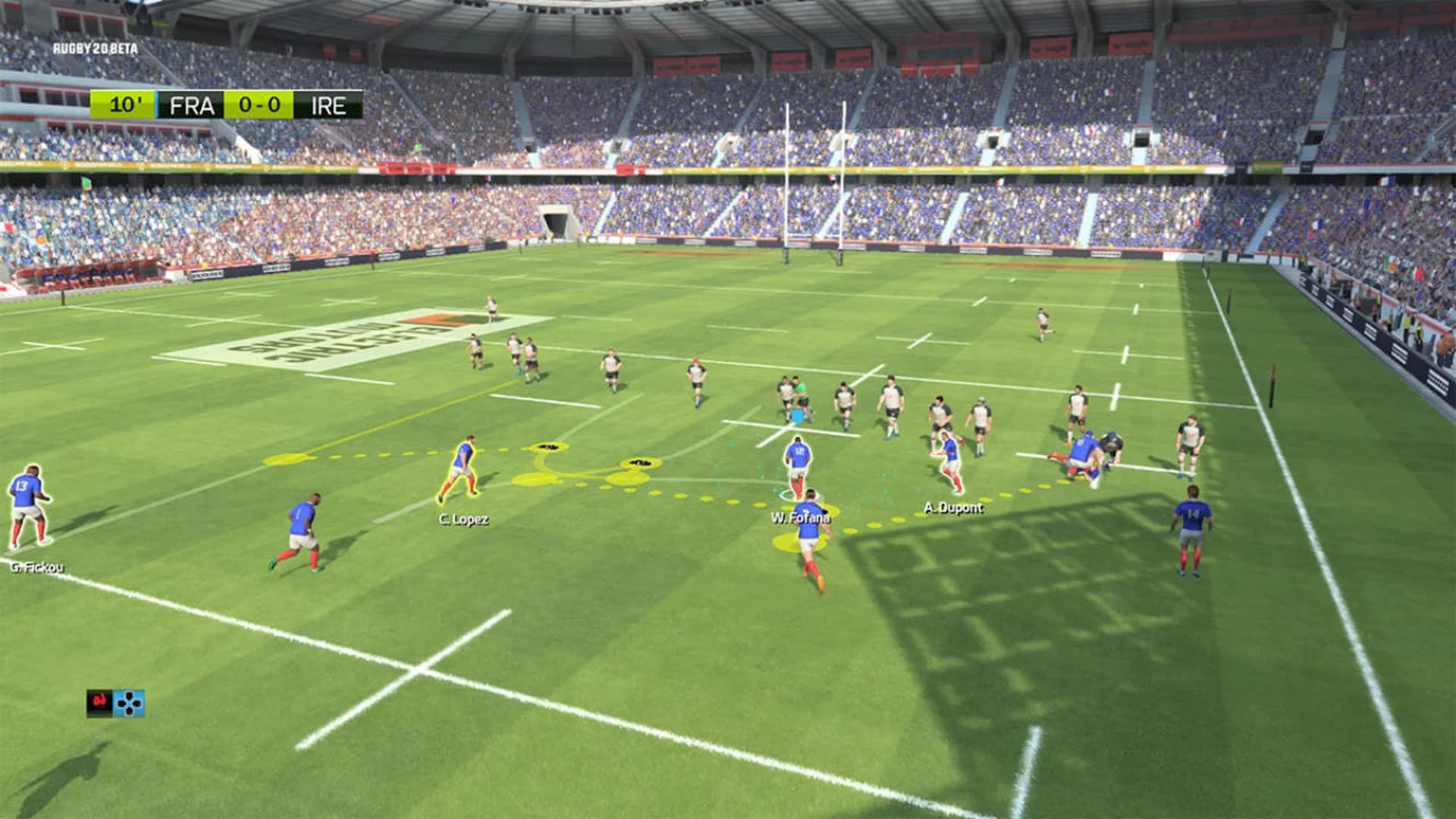The height and width of the screenshot is (819, 1456).
Task: Click the RUGBY 20 BETA watermark logo
Action: point(96,47)
